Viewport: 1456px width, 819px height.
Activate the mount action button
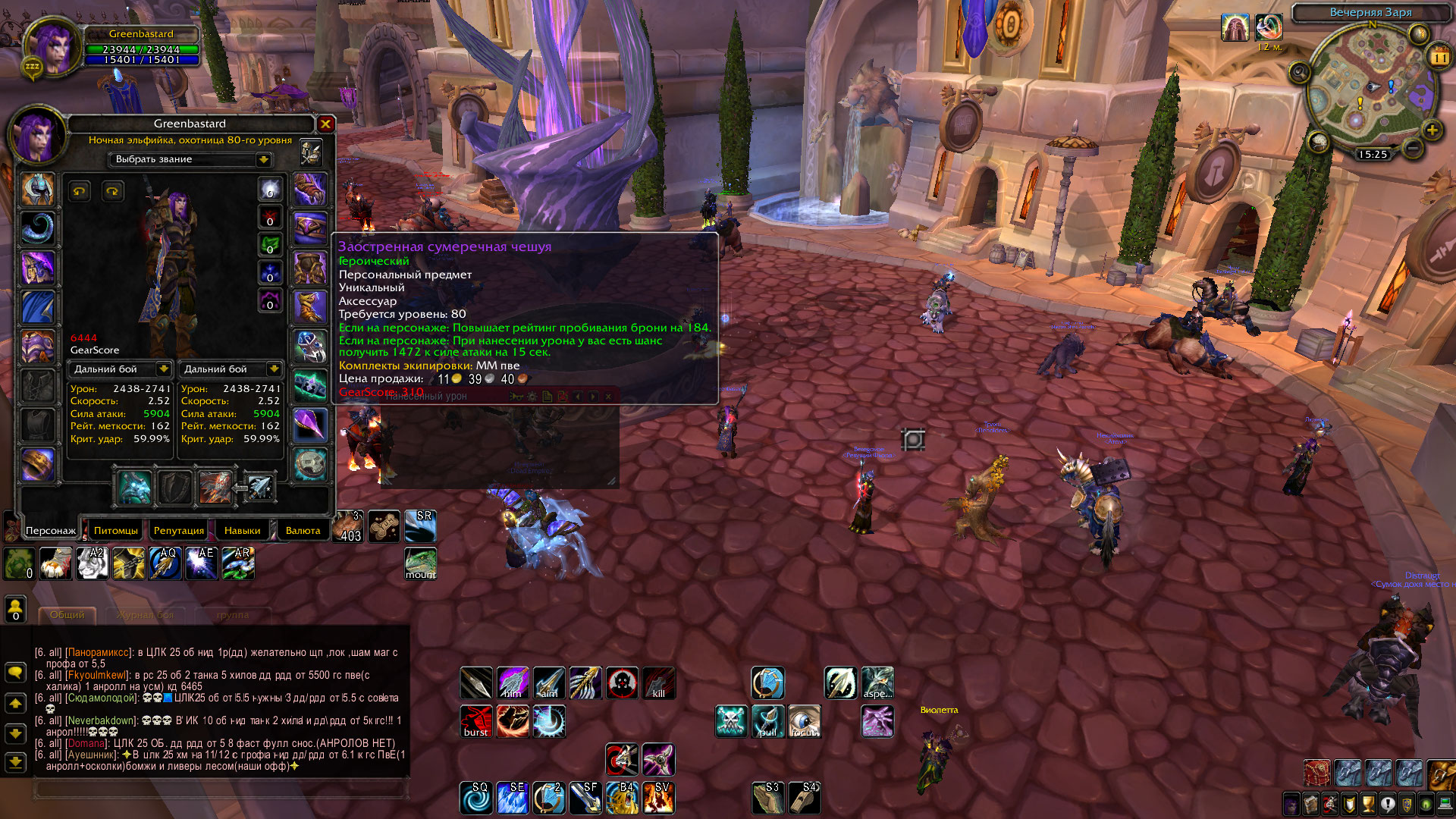pyautogui.click(x=420, y=563)
